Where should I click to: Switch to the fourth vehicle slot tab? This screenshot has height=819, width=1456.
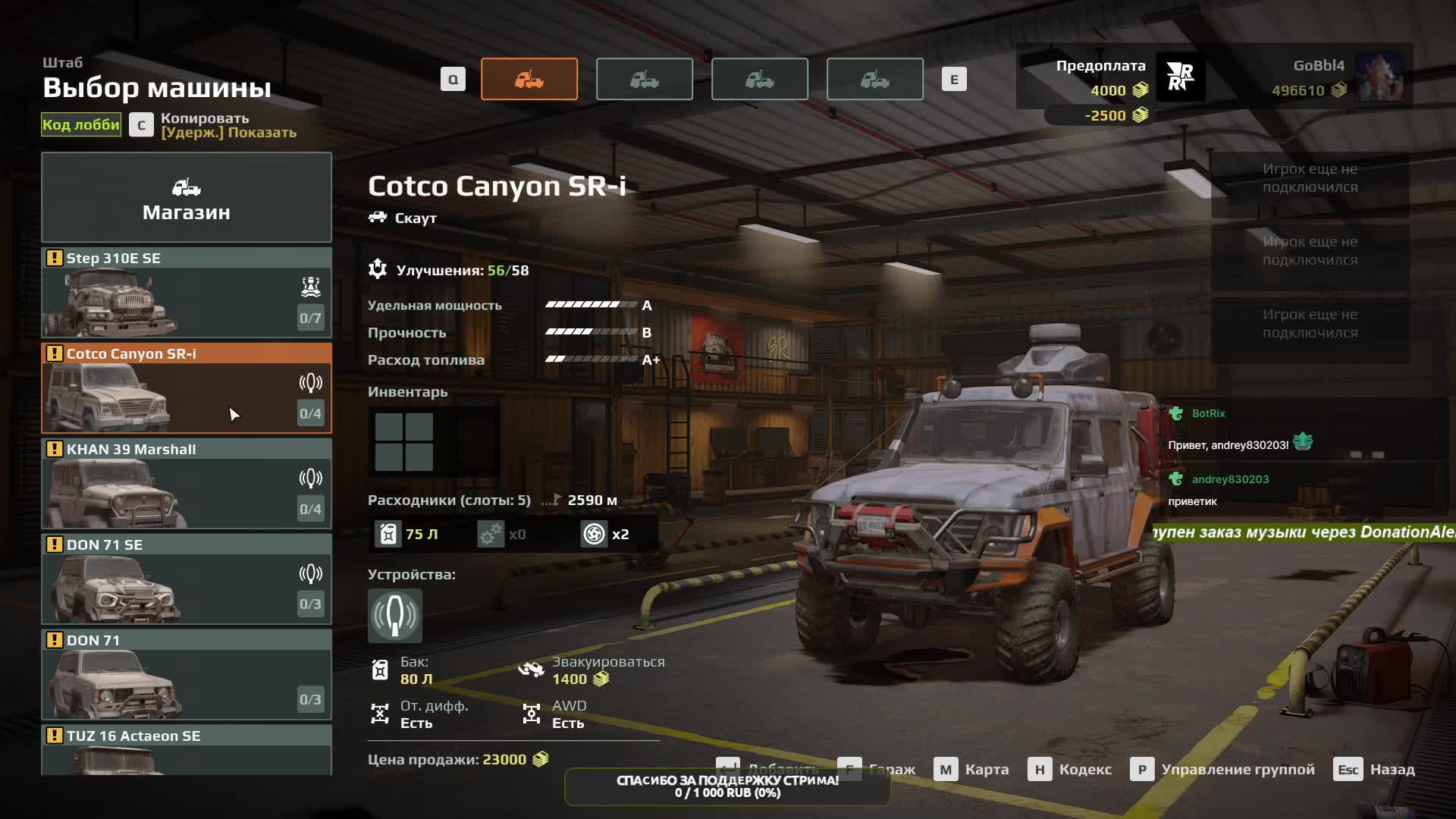875,79
